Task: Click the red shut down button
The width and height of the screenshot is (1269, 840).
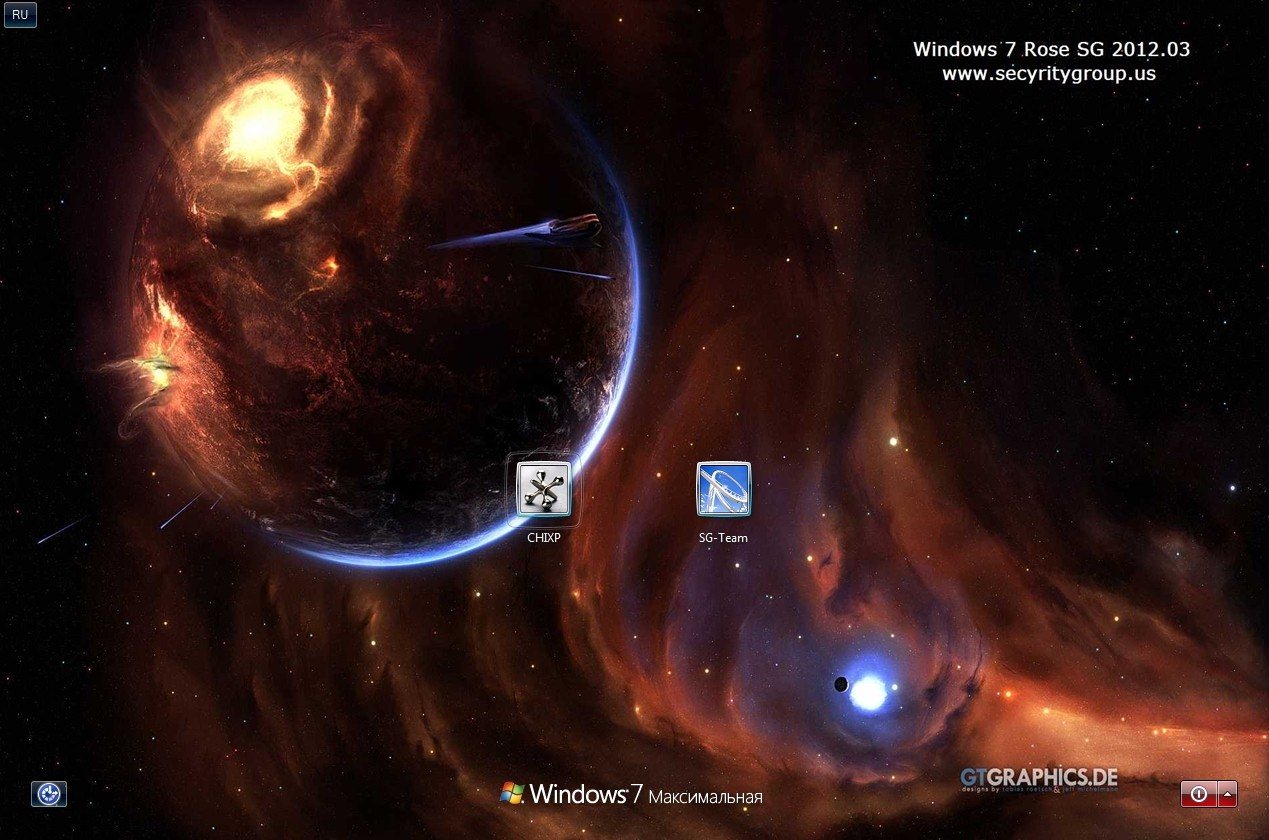Action: point(1198,794)
